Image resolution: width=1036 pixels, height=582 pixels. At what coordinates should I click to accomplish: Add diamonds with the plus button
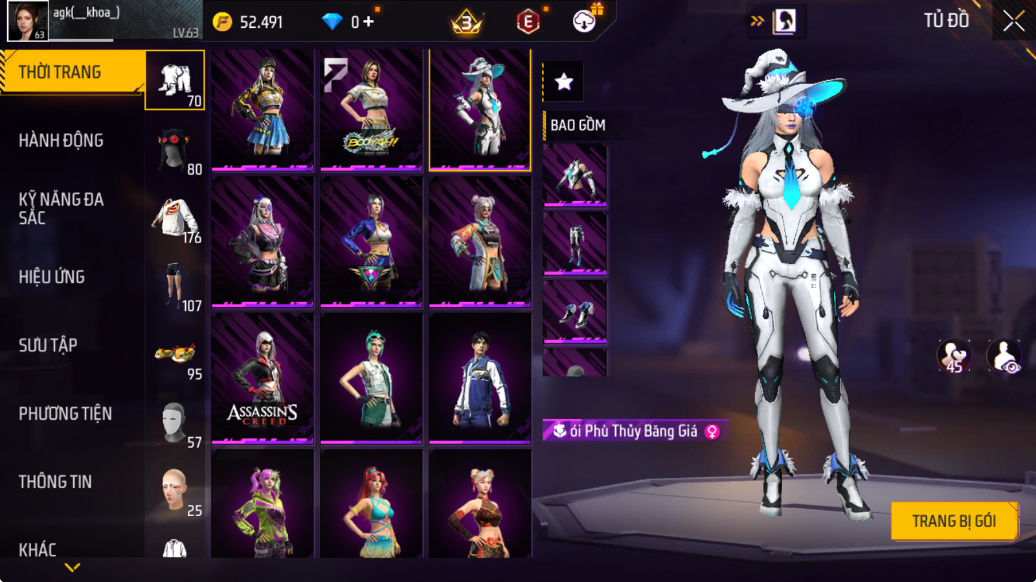pos(368,22)
